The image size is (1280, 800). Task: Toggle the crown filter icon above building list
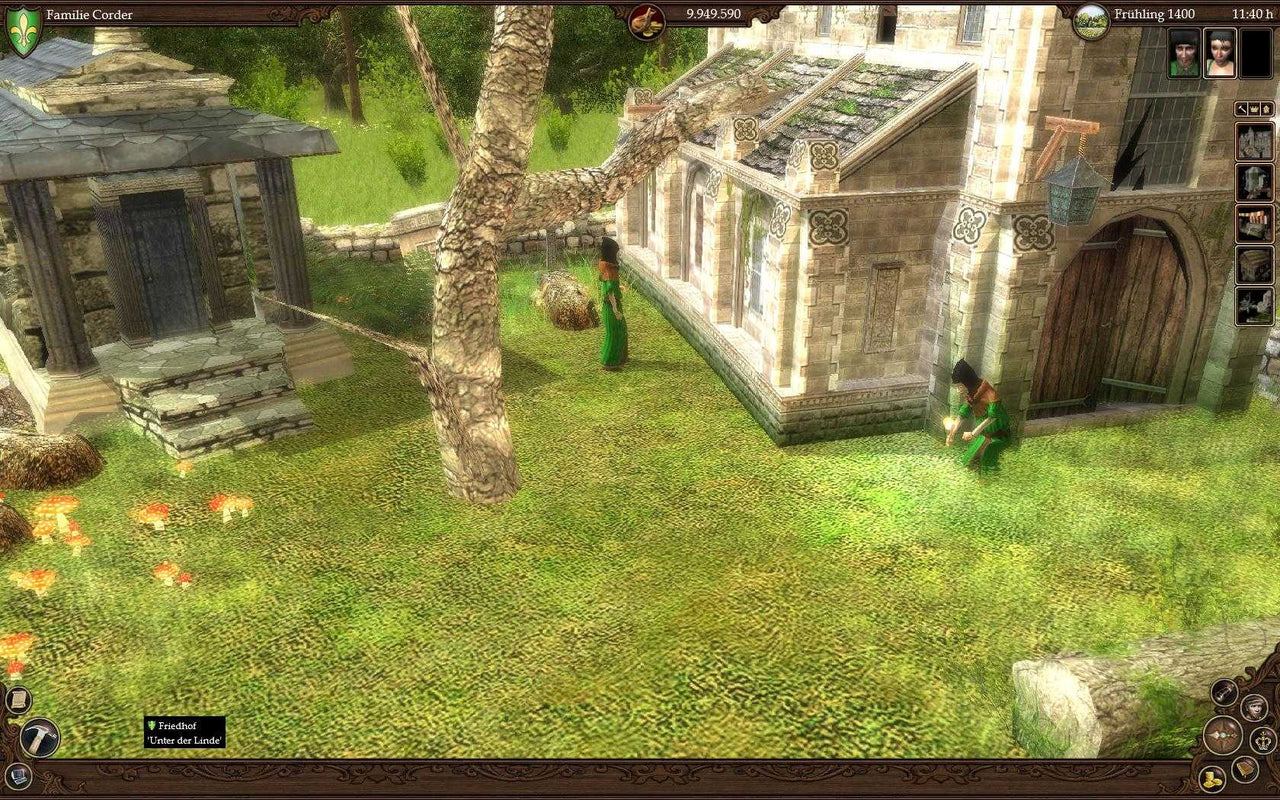[x=1254, y=108]
